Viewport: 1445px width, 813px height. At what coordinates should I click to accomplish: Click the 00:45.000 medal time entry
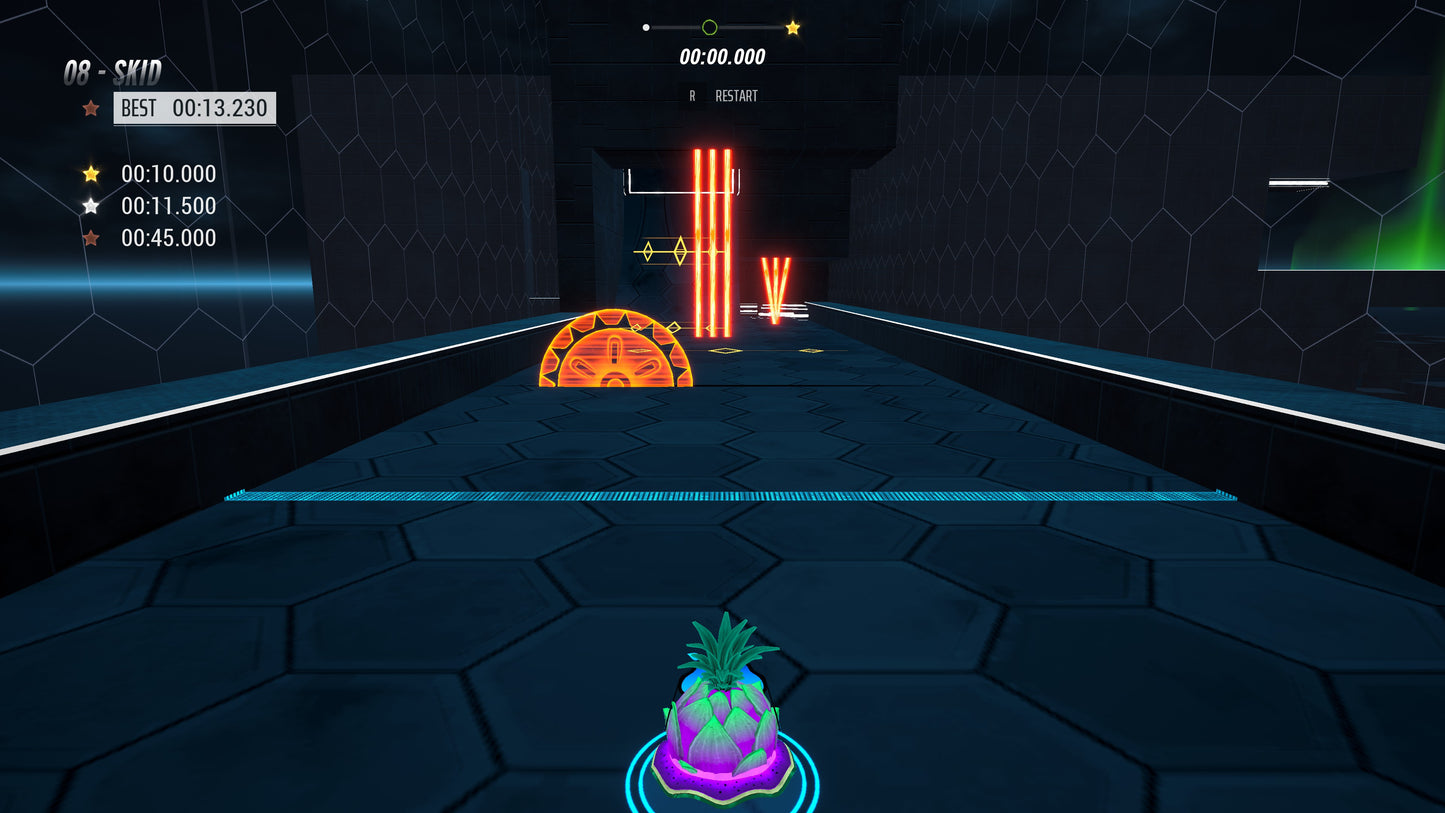168,238
